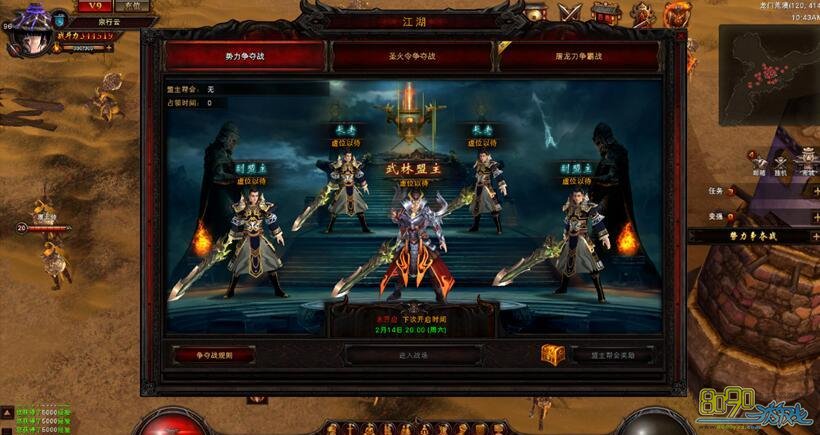Click the crossed swords icon in top bar
This screenshot has width=820, height=435.
click(x=570, y=13)
